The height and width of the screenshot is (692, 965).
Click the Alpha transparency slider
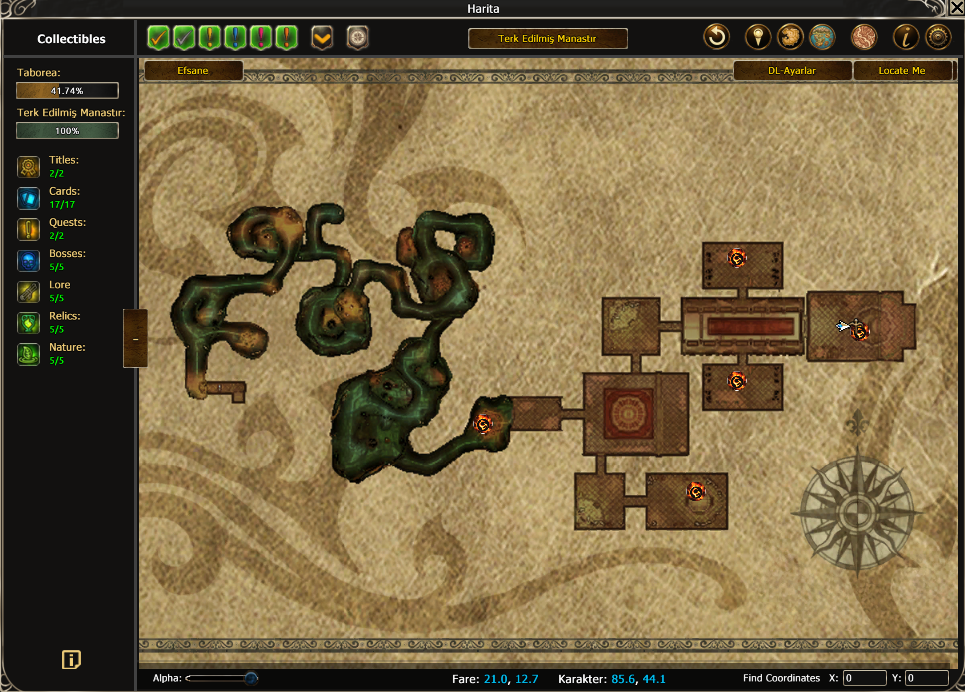pyautogui.click(x=222, y=678)
